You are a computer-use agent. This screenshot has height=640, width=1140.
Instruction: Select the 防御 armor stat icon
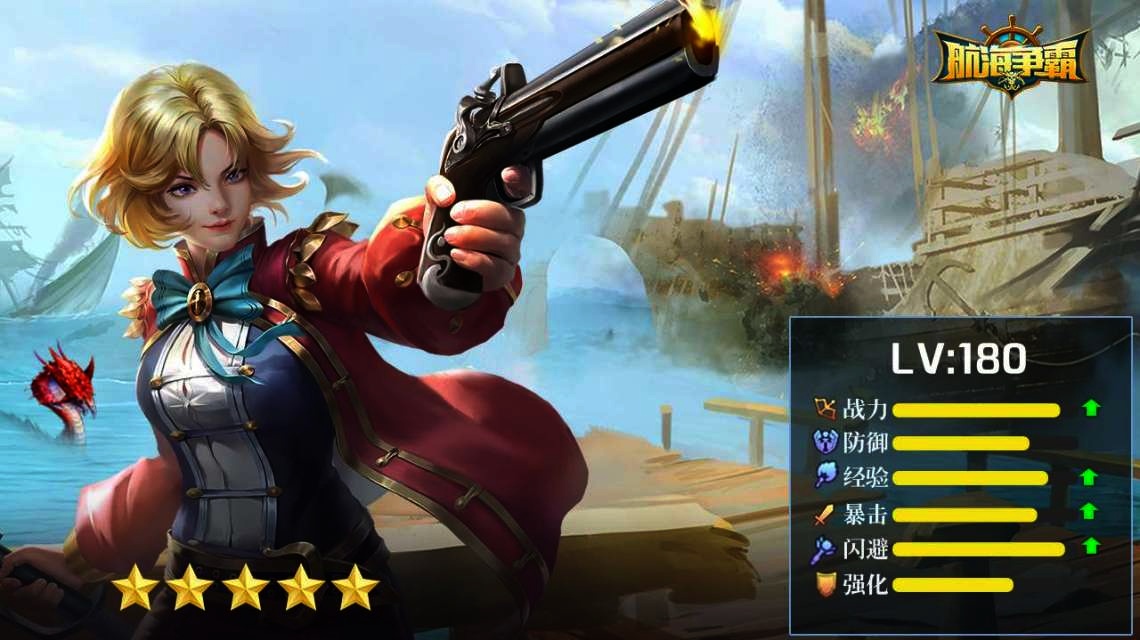point(826,443)
